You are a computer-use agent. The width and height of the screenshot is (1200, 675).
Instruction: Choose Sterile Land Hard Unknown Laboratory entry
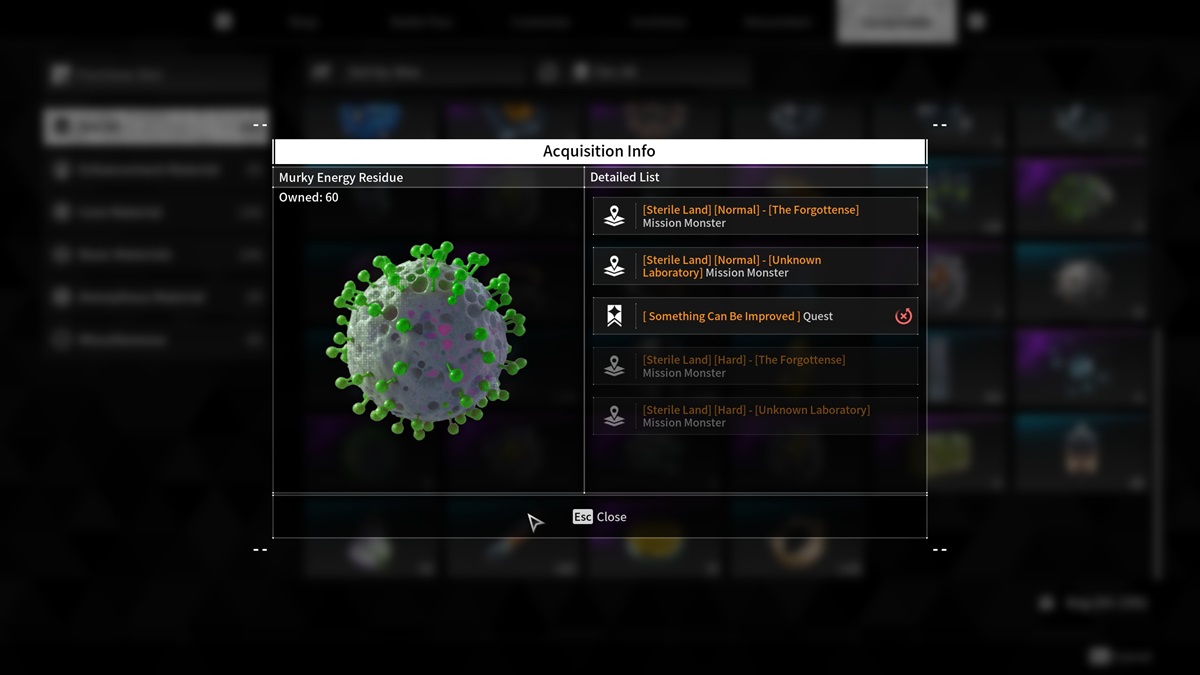(x=755, y=416)
